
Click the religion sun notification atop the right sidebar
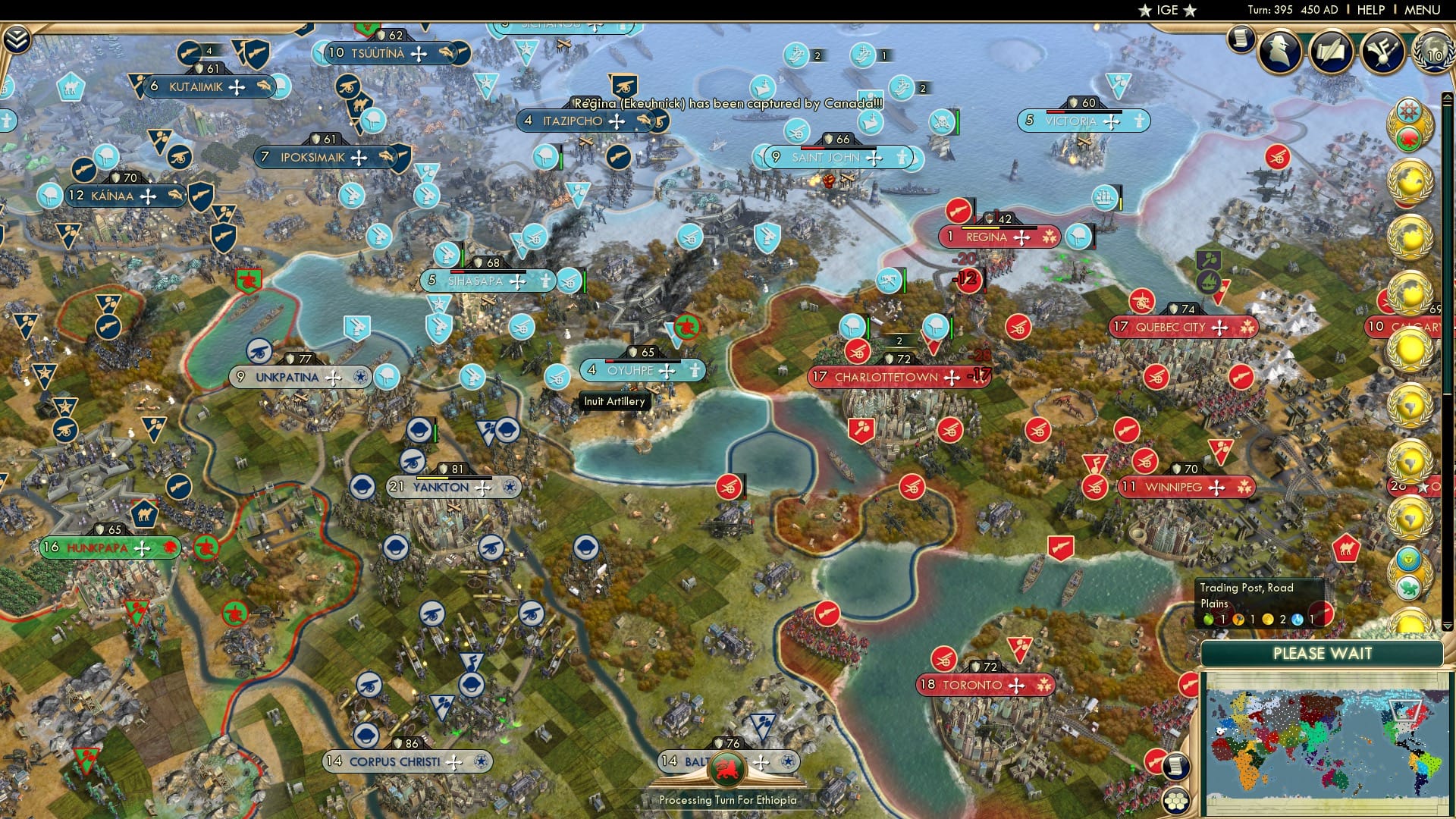point(1407,108)
